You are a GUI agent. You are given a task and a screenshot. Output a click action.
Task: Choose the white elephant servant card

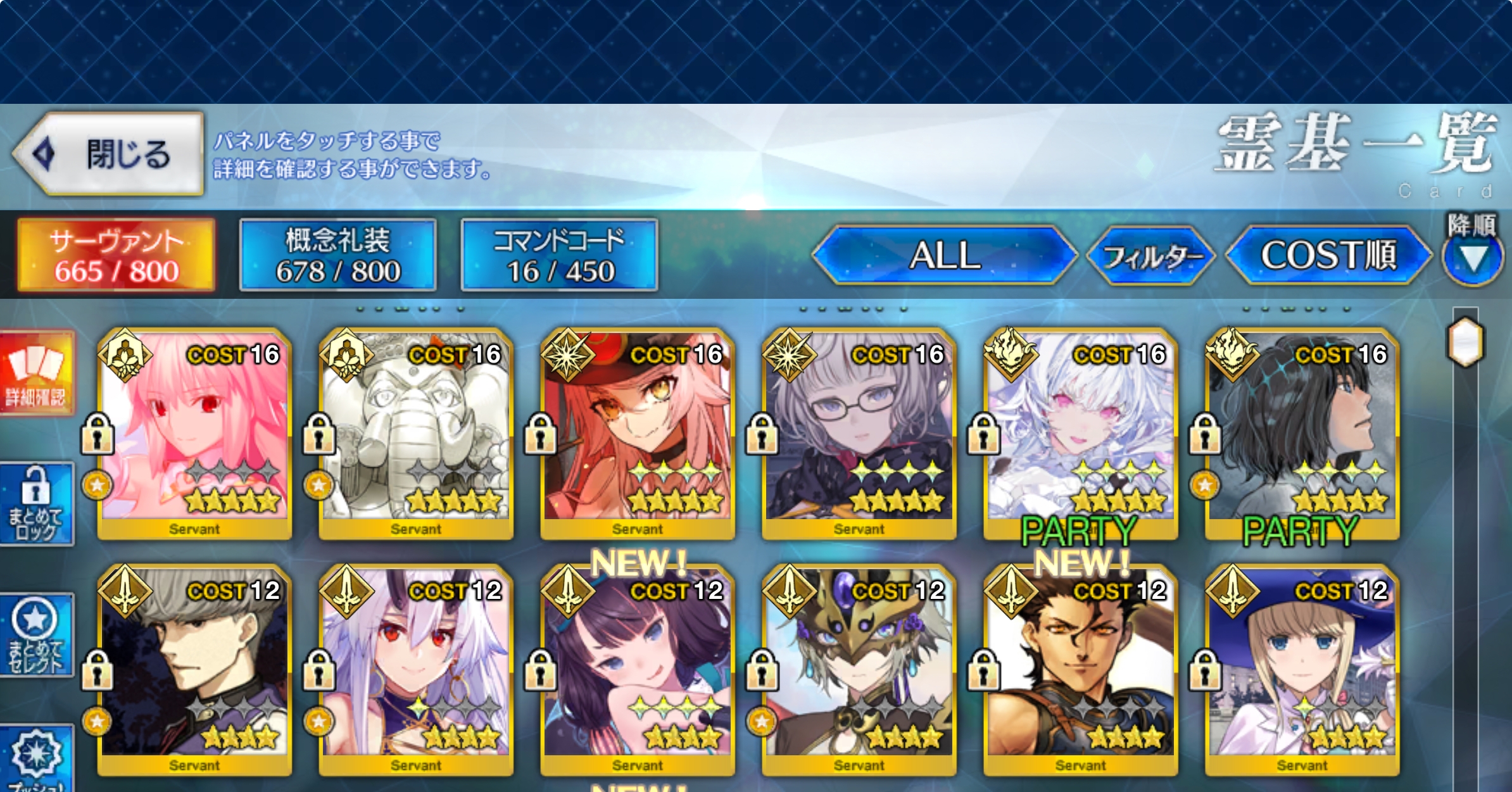coord(416,434)
